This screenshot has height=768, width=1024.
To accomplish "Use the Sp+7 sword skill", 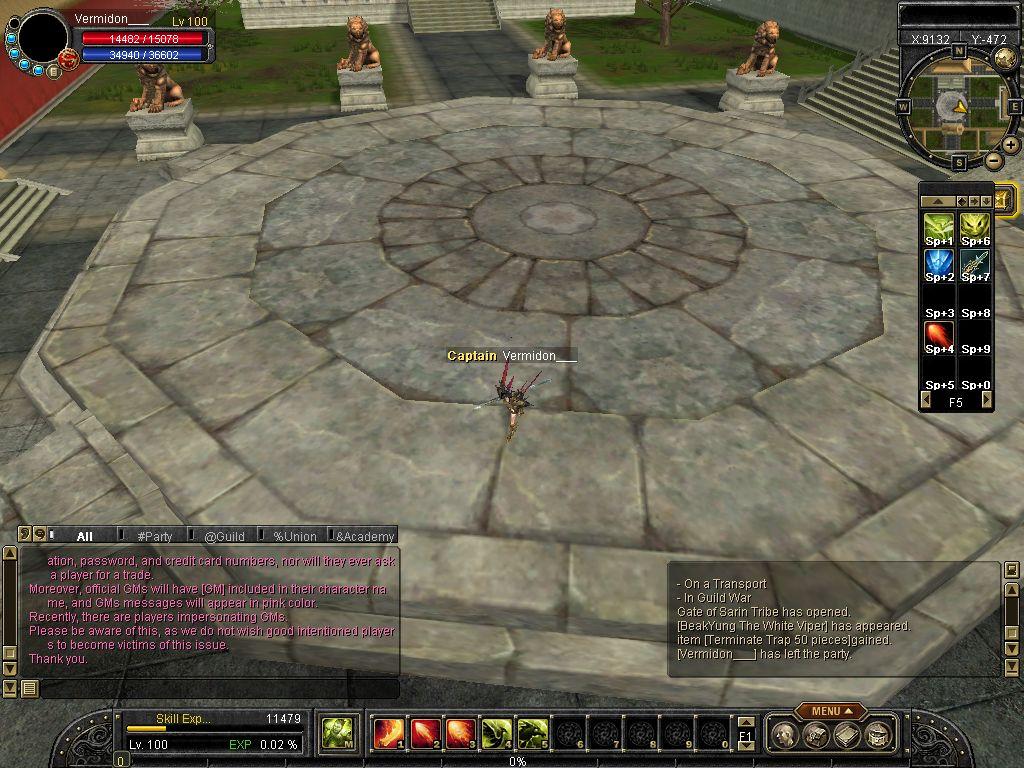I will pos(975,265).
